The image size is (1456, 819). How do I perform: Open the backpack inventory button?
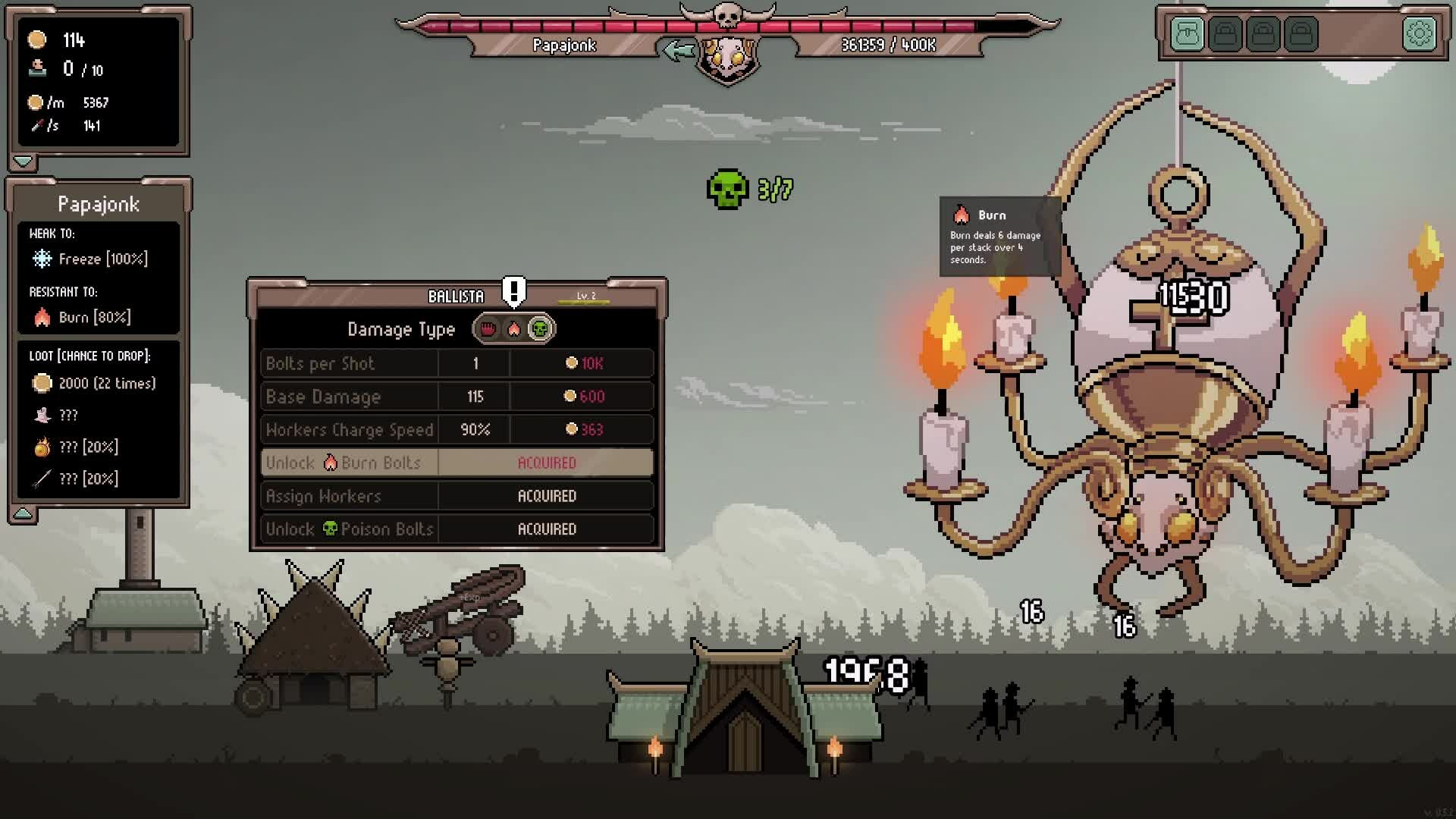coord(1187,34)
